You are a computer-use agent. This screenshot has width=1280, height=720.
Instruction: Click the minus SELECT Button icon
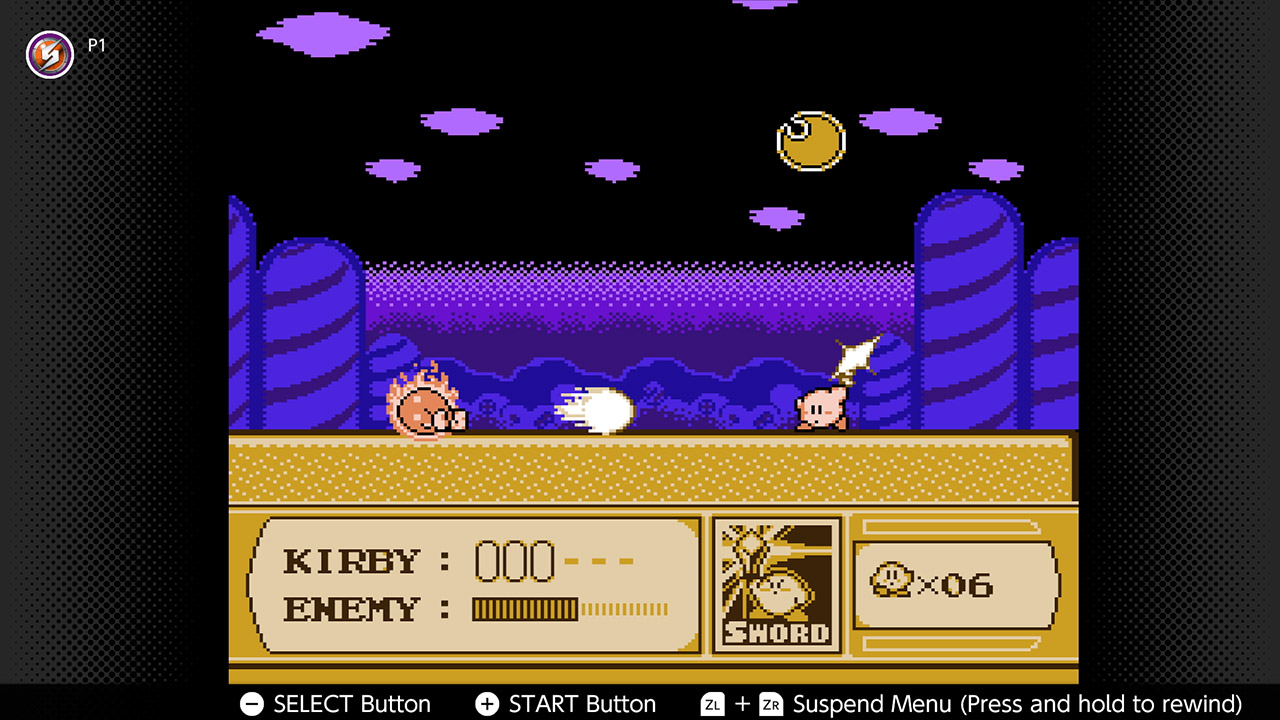251,704
